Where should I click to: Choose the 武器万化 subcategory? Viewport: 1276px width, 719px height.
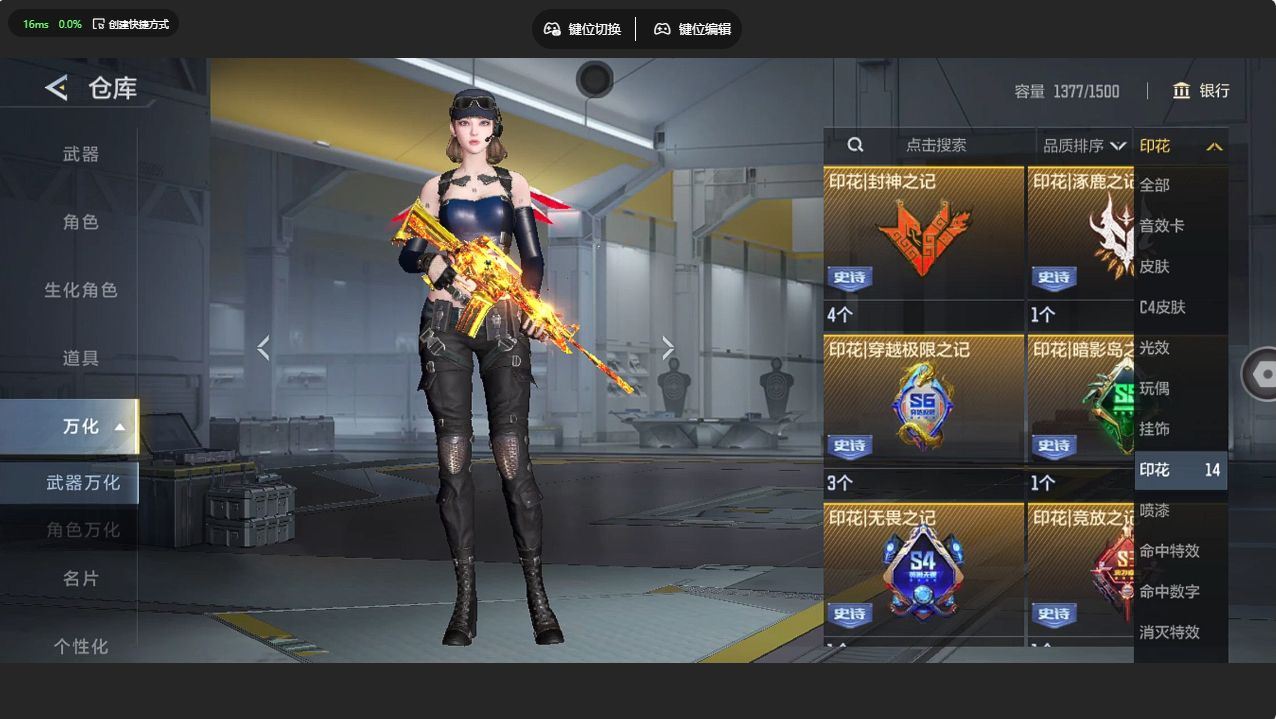[82, 482]
